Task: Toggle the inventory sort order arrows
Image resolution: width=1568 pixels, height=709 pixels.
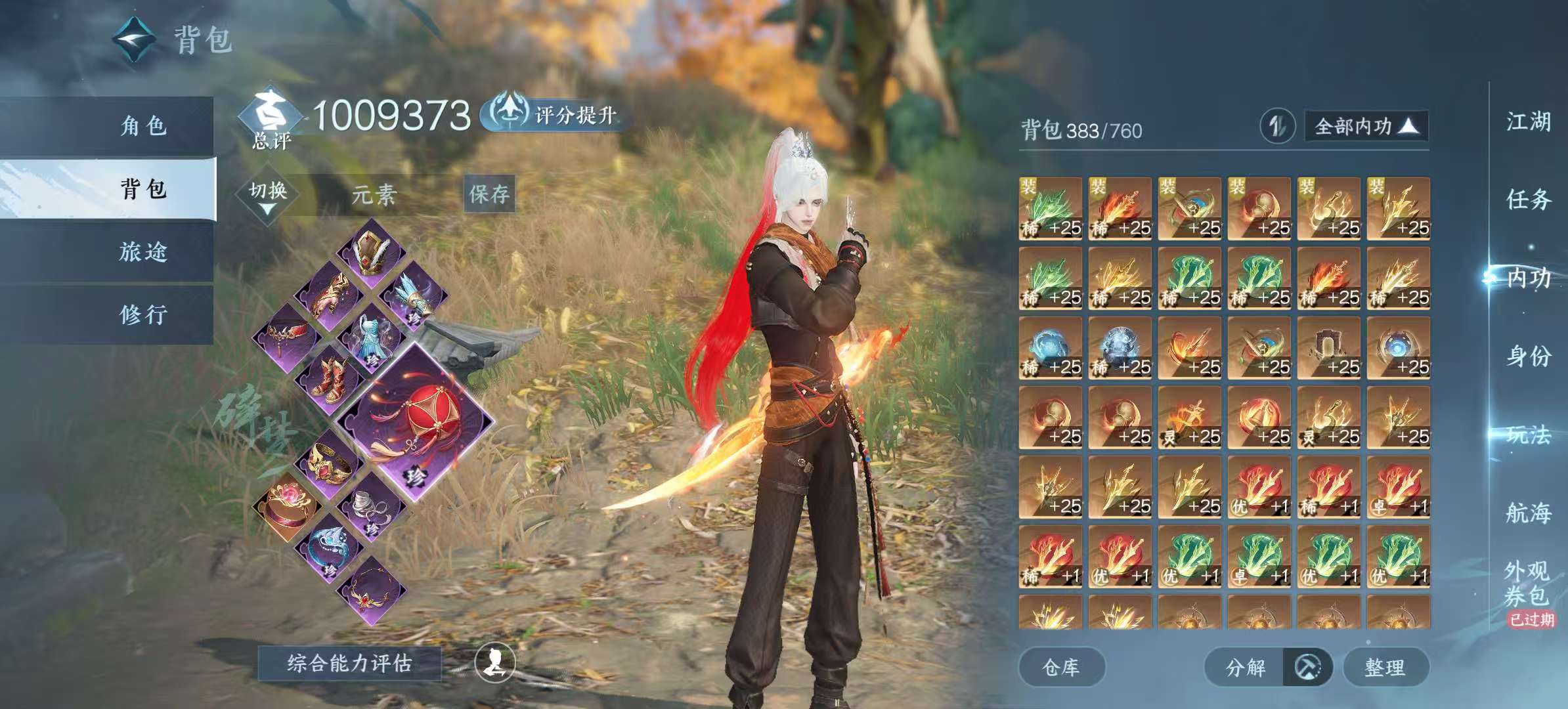Action: (x=1277, y=126)
